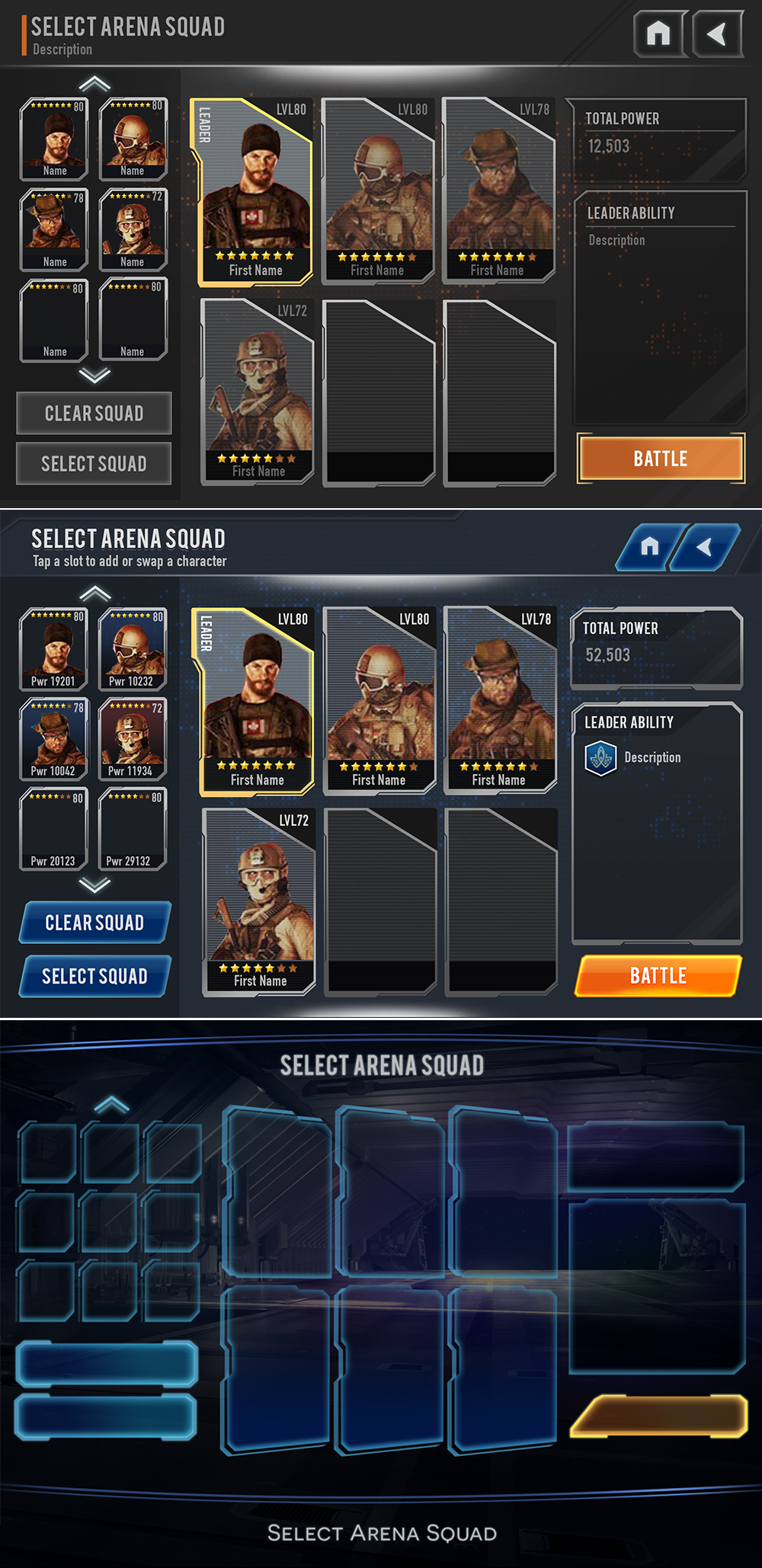Return using the grey back arrow button
Screen dimensions: 762x1568
click(x=717, y=34)
